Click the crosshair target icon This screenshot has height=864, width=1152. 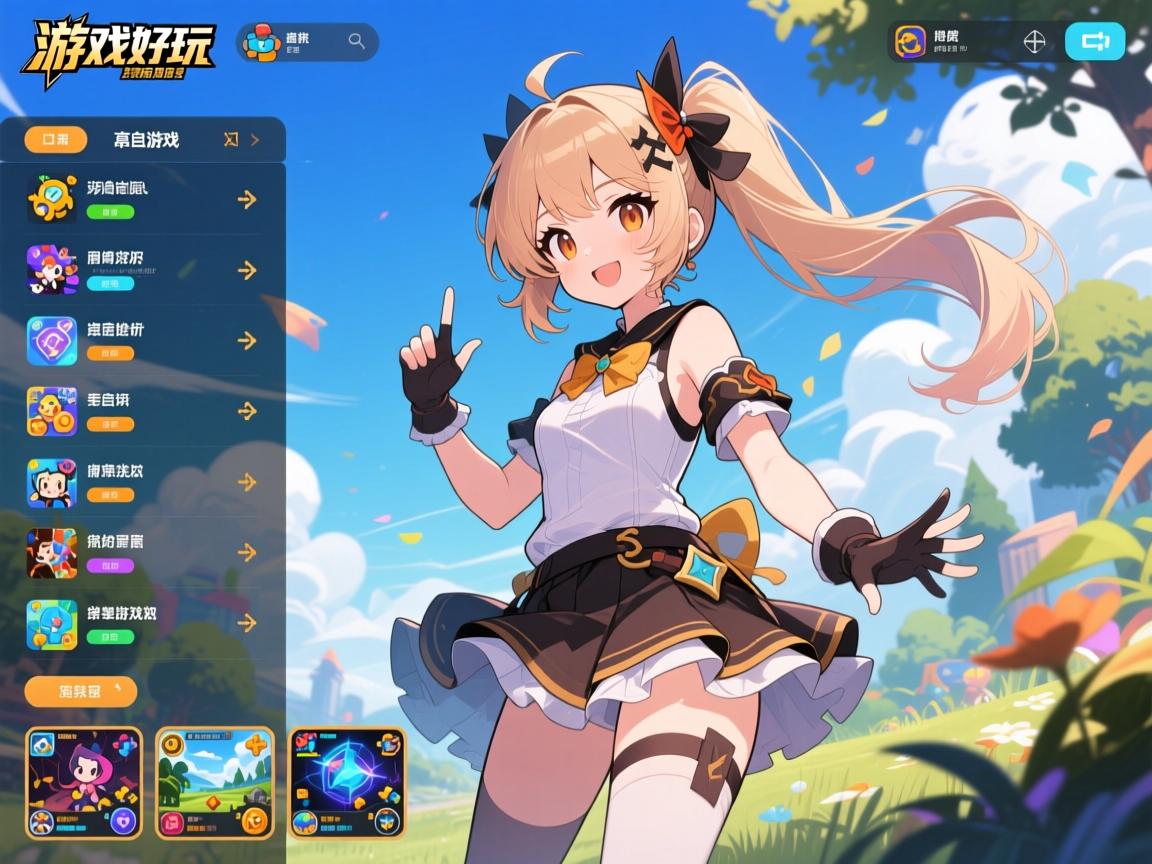click(x=1035, y=42)
